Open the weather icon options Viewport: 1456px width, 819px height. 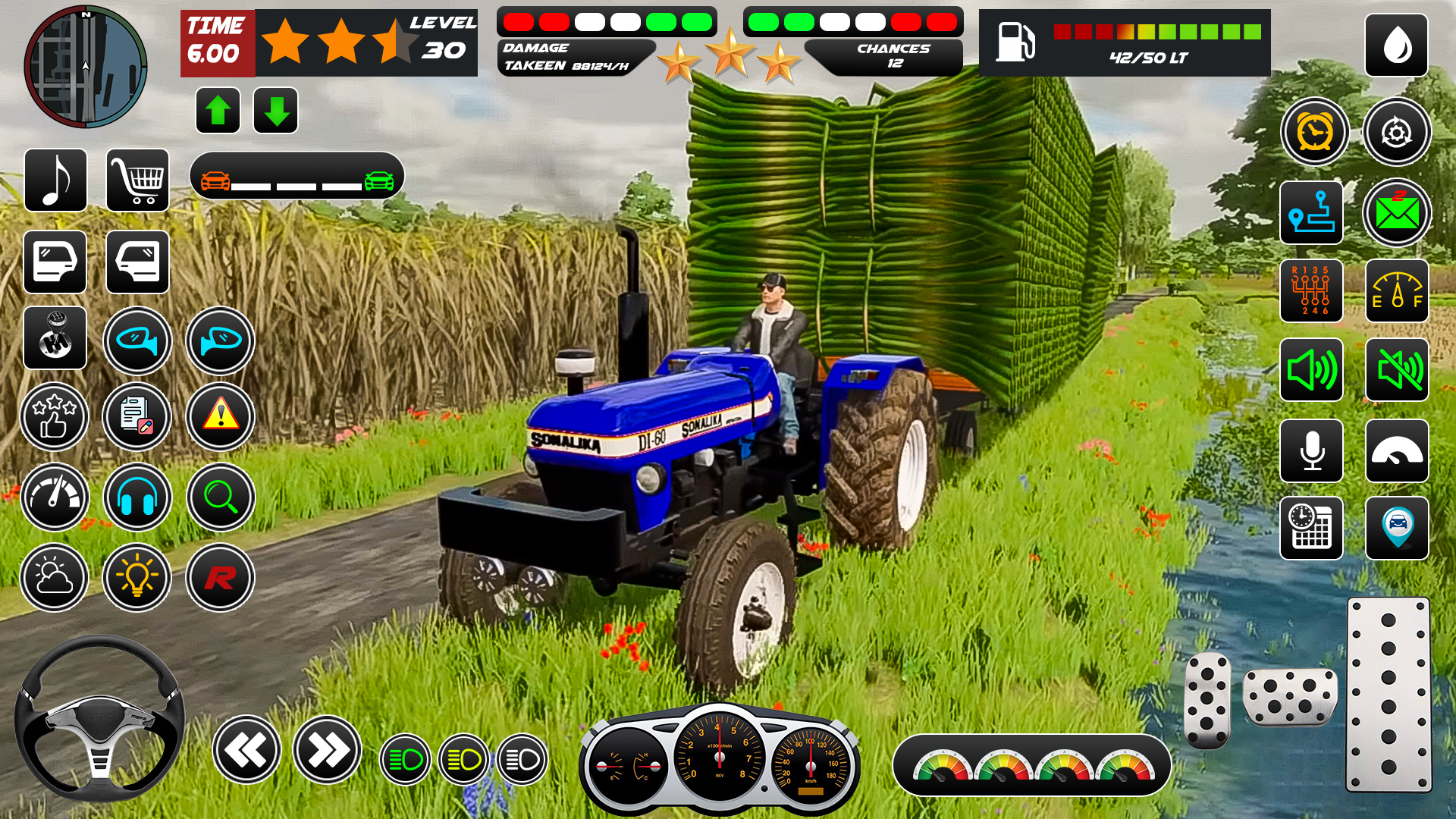point(55,578)
